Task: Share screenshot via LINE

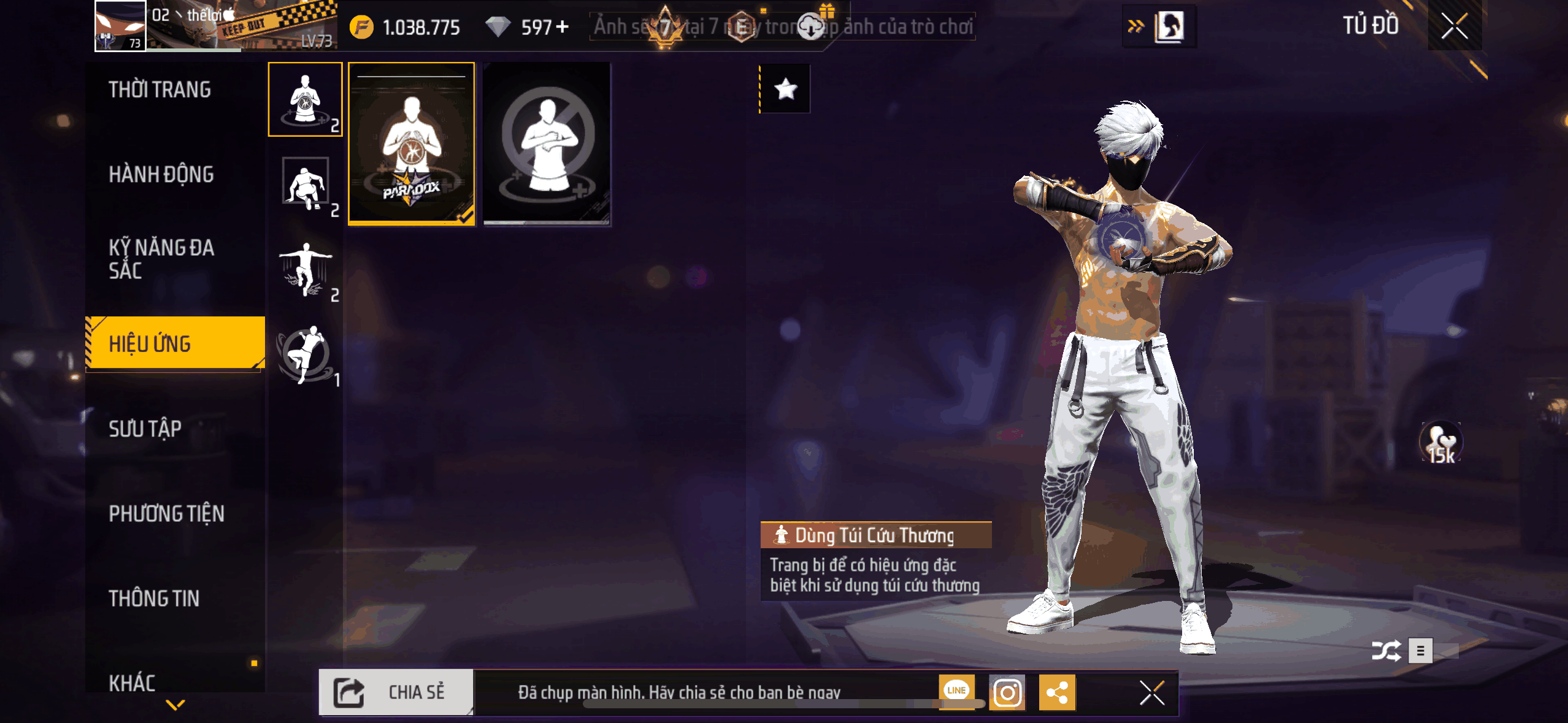Action: click(x=956, y=691)
